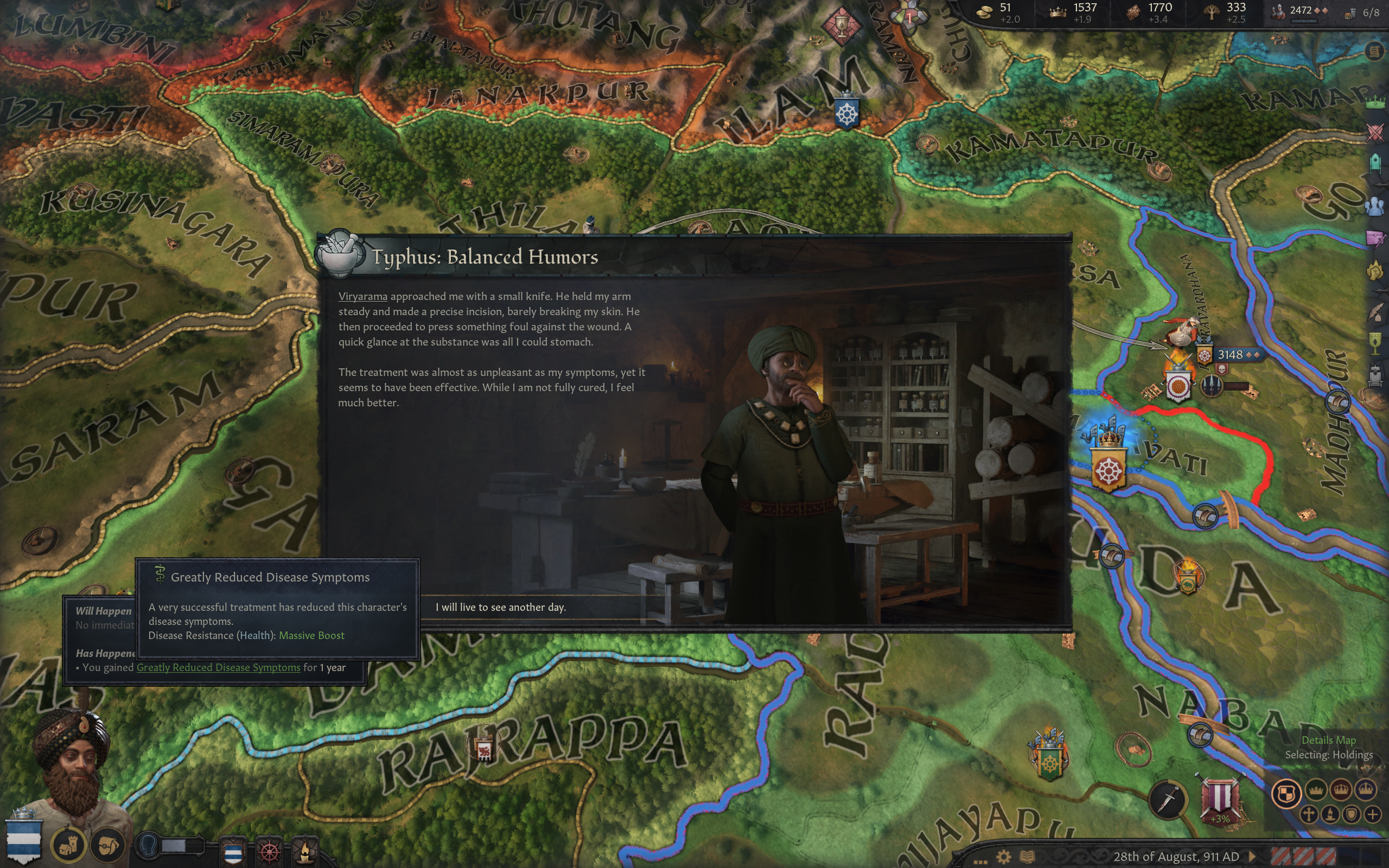This screenshot has width=1389, height=868.
Task: Unpause the game with the play arrow
Action: pyautogui.click(x=1253, y=857)
